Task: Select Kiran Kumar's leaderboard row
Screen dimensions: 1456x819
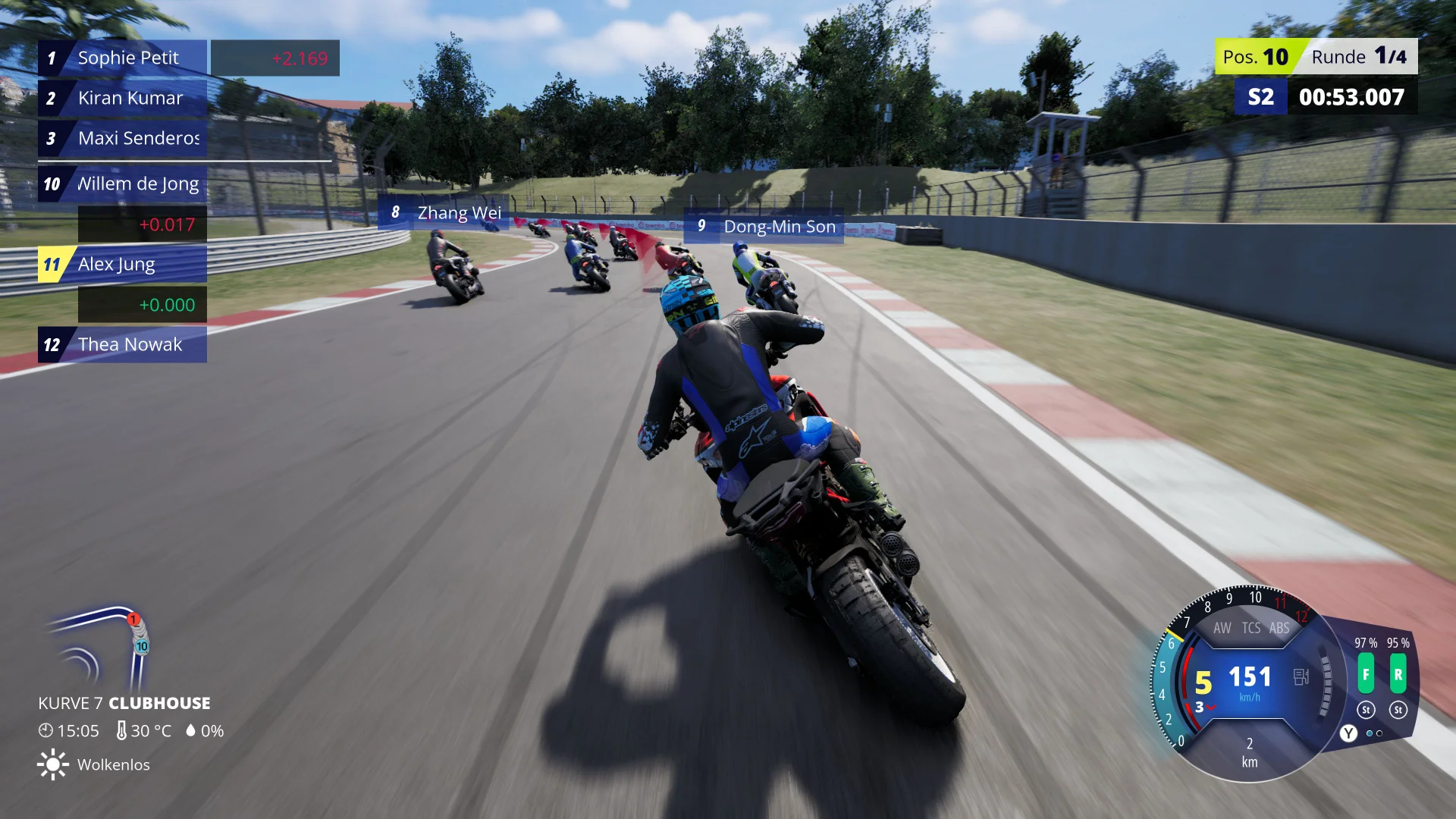Action: tap(123, 98)
